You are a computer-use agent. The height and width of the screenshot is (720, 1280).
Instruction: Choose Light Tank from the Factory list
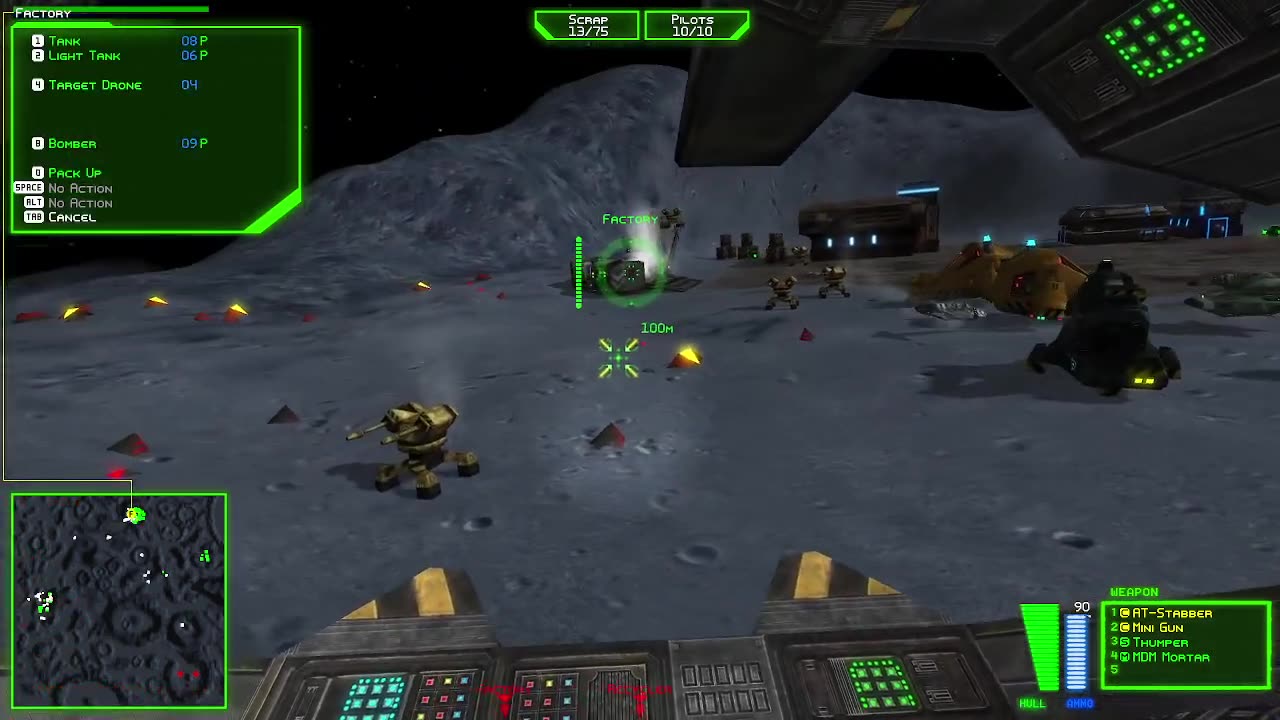click(x=84, y=56)
